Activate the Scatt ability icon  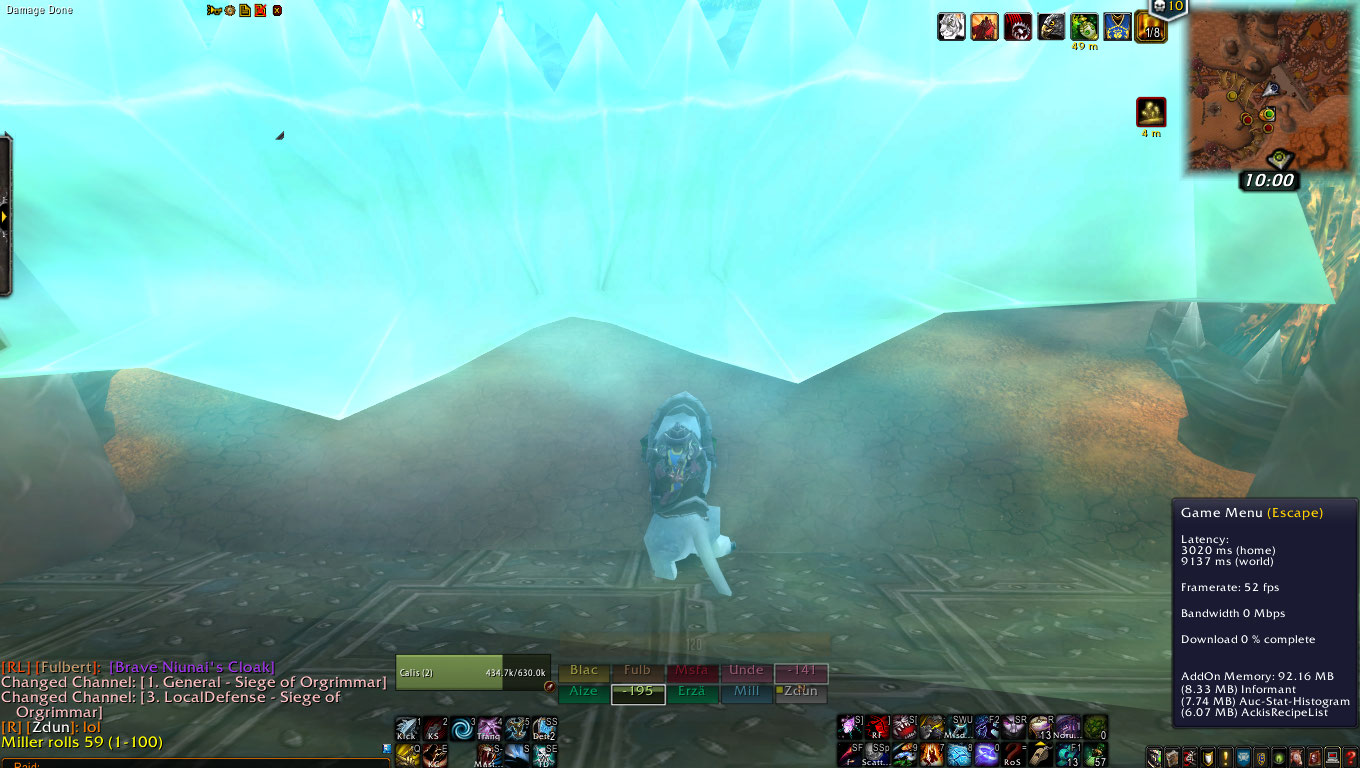coord(877,755)
